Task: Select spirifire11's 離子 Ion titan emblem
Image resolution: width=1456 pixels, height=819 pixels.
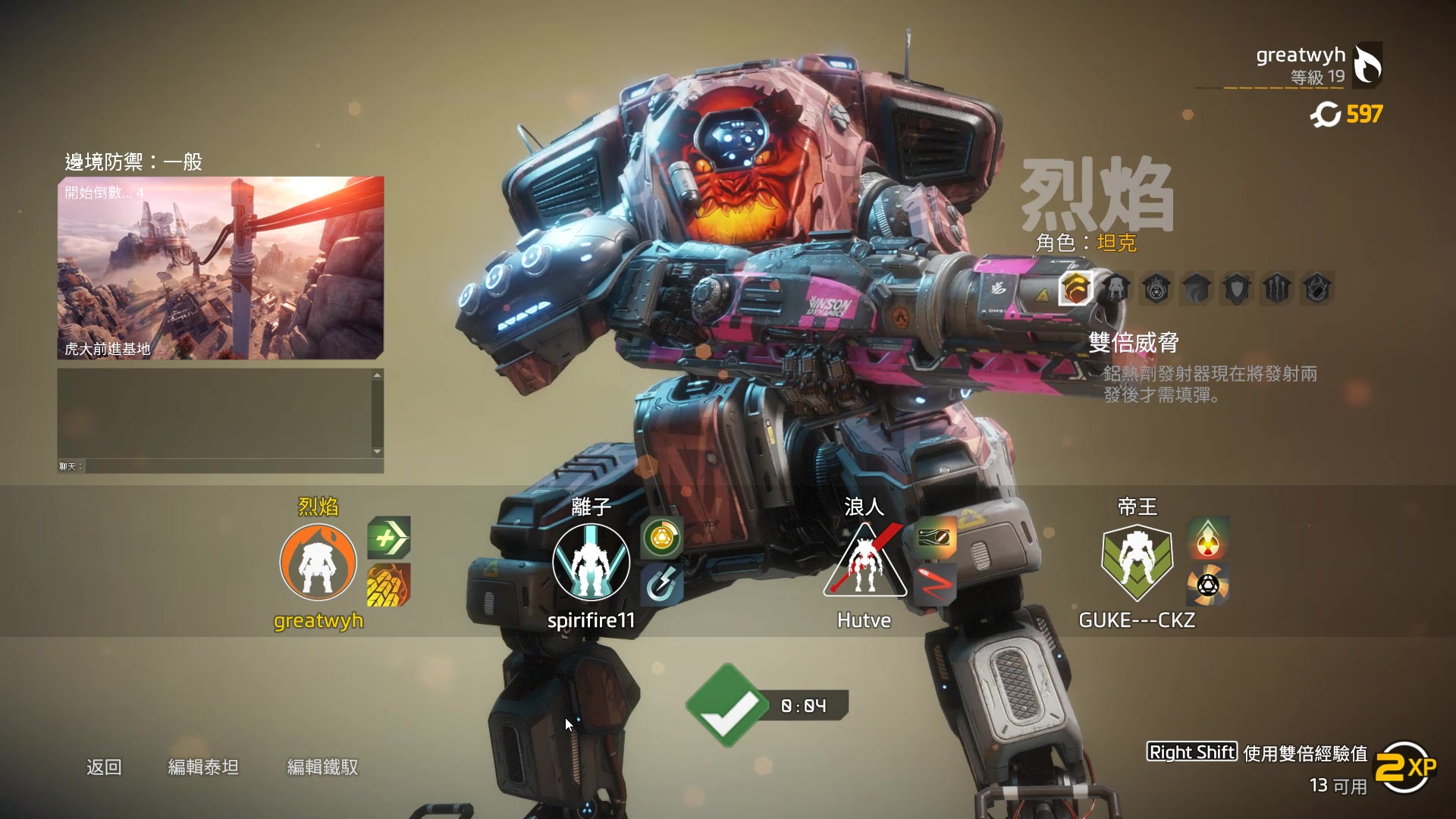Action: [591, 562]
